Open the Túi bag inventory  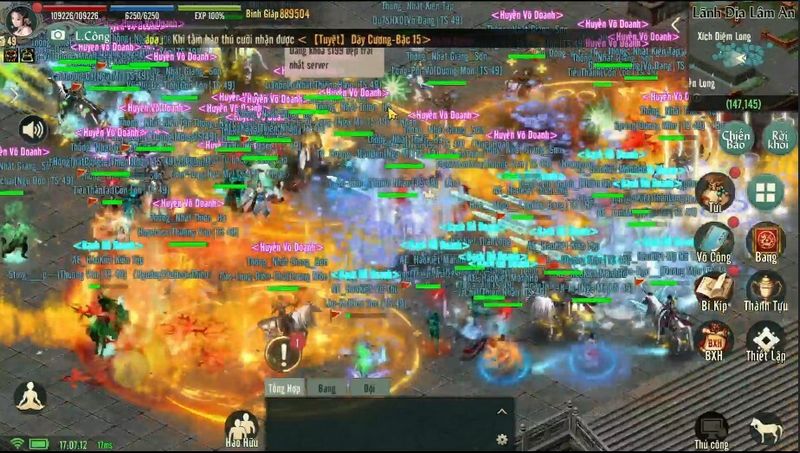pos(715,192)
